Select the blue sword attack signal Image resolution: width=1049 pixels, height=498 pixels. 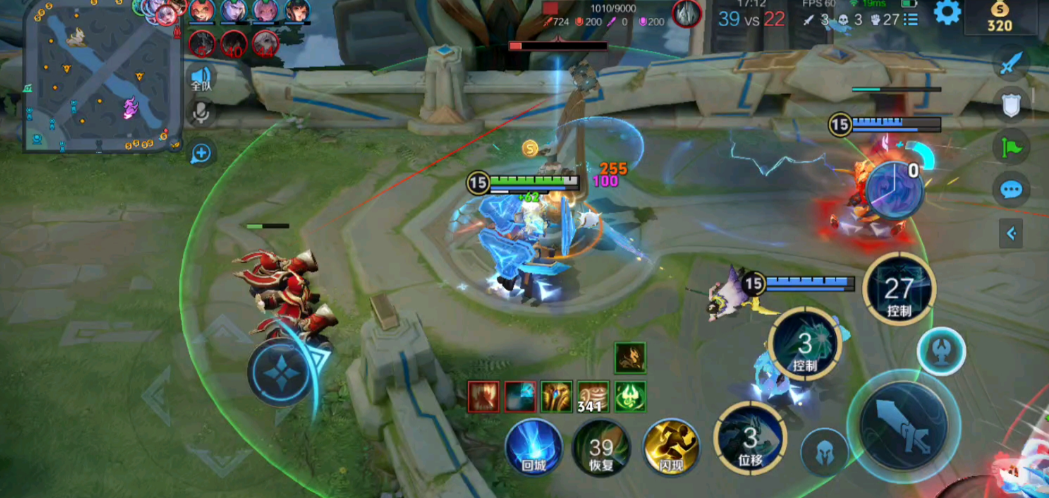1012,63
